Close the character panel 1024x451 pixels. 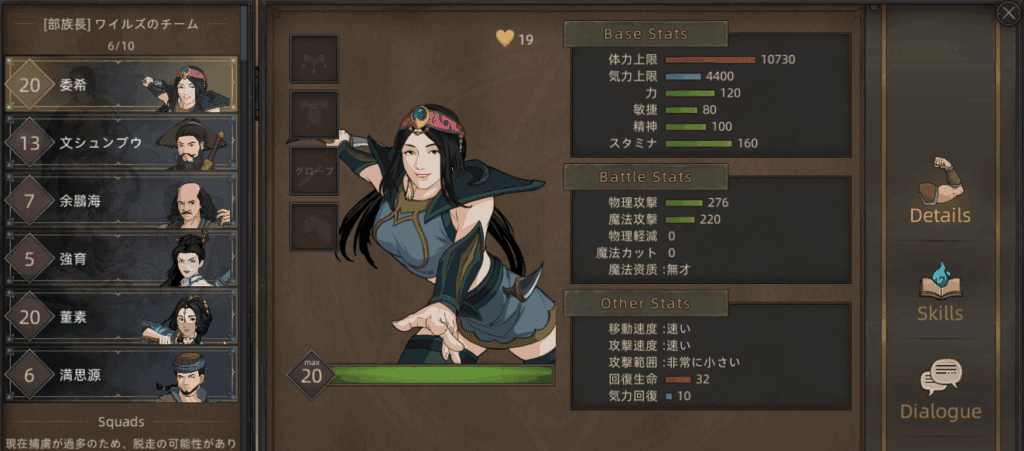(x=1008, y=12)
